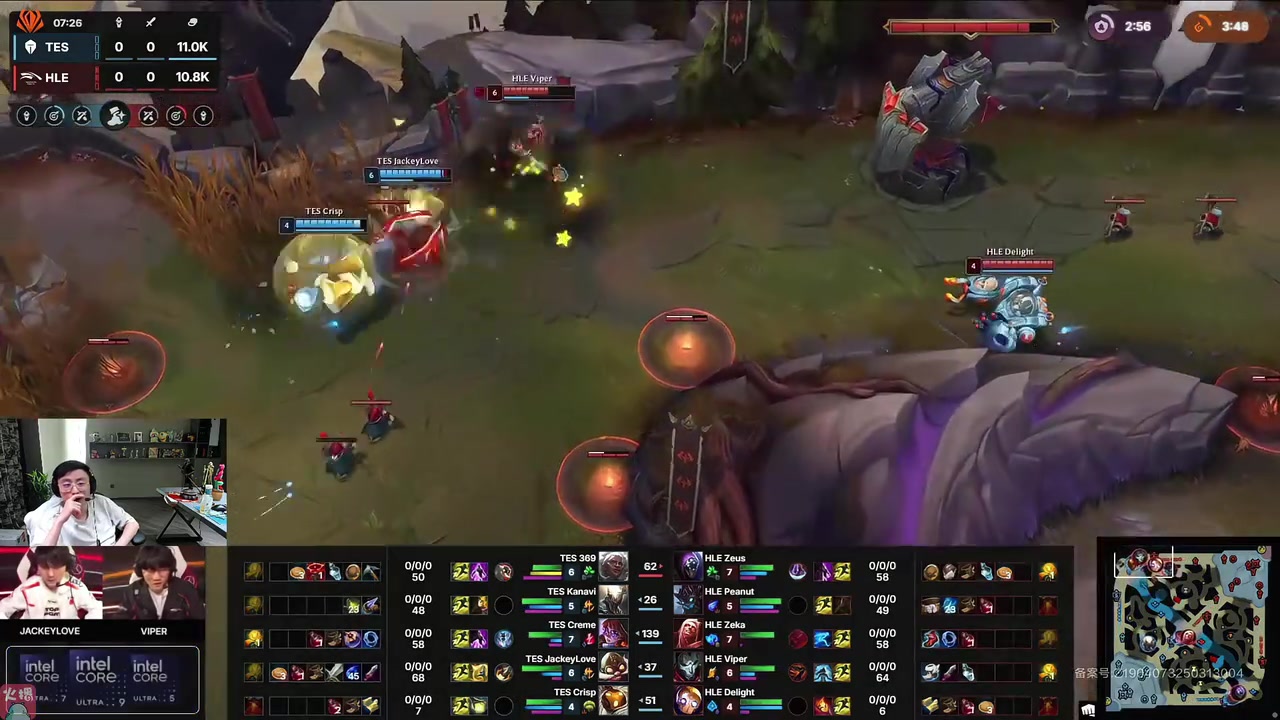Select the HLE Peanut champion portrait
The height and width of the screenshot is (720, 1280).
pyautogui.click(x=689, y=600)
